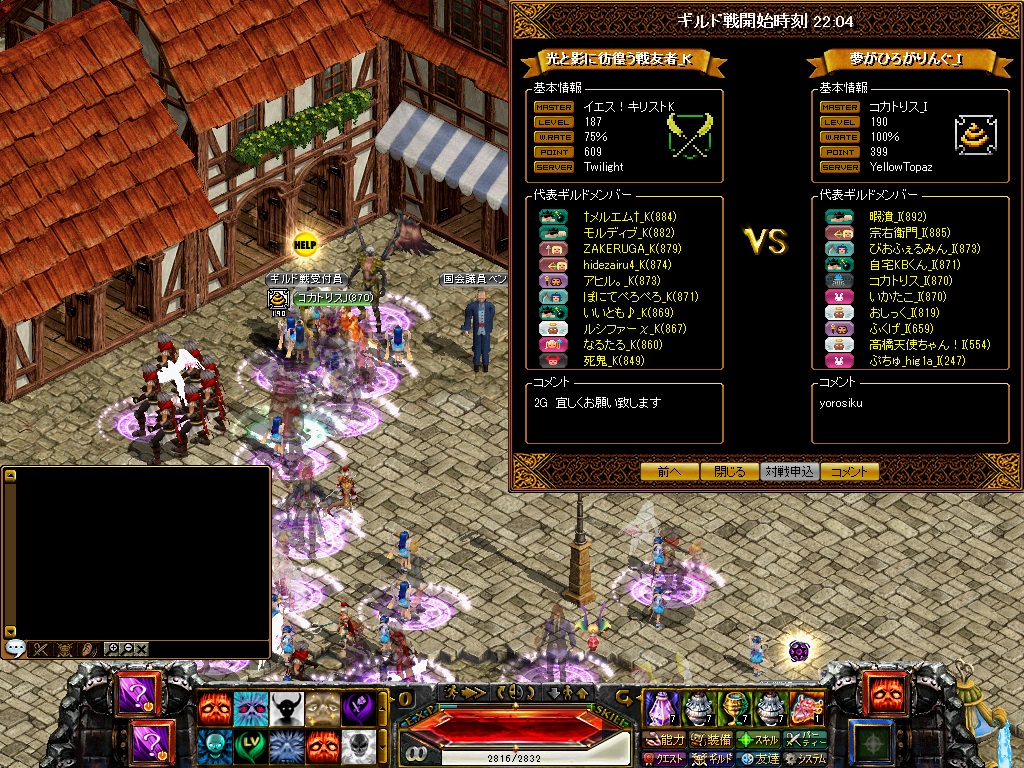
Task: Open the システム (system) menu
Action: [x=806, y=759]
